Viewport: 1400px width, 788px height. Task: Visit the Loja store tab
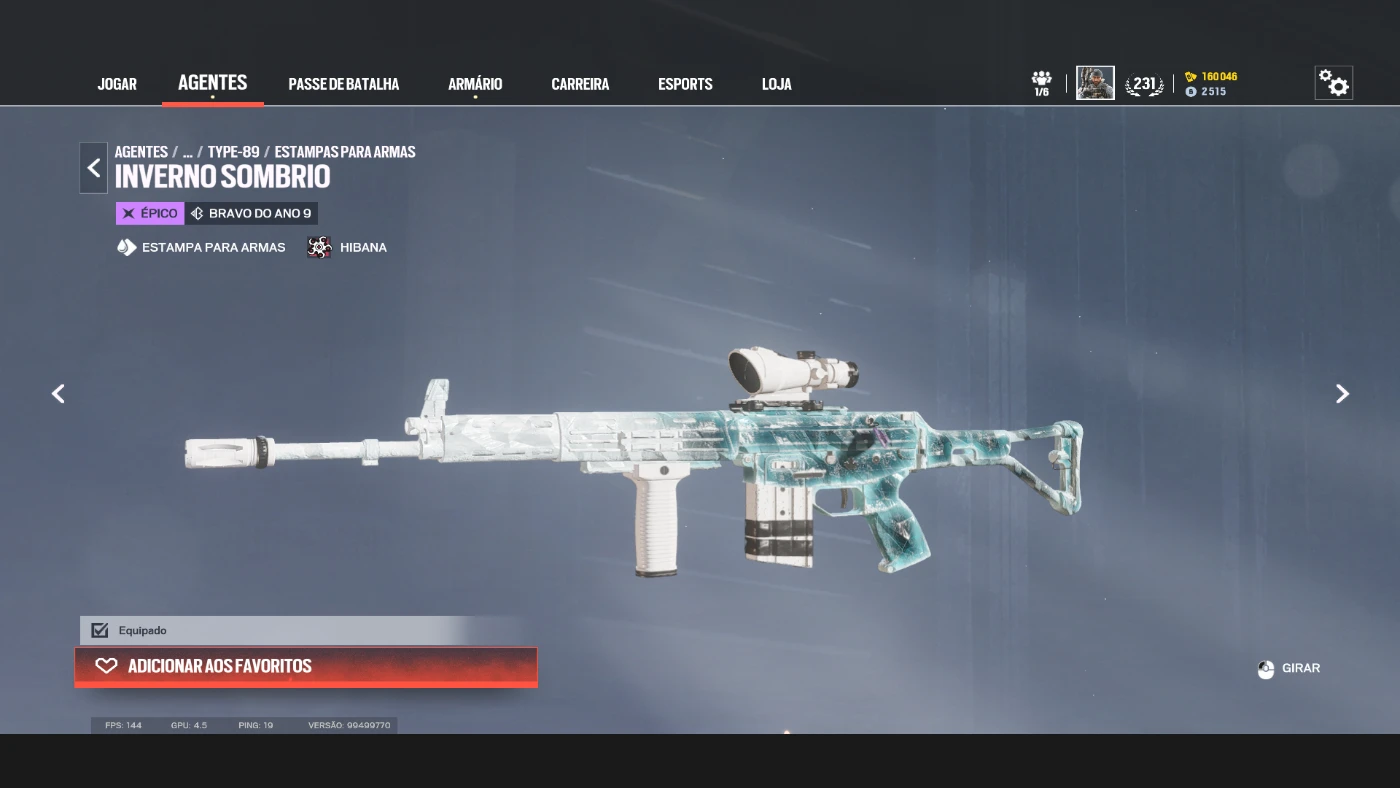(776, 84)
